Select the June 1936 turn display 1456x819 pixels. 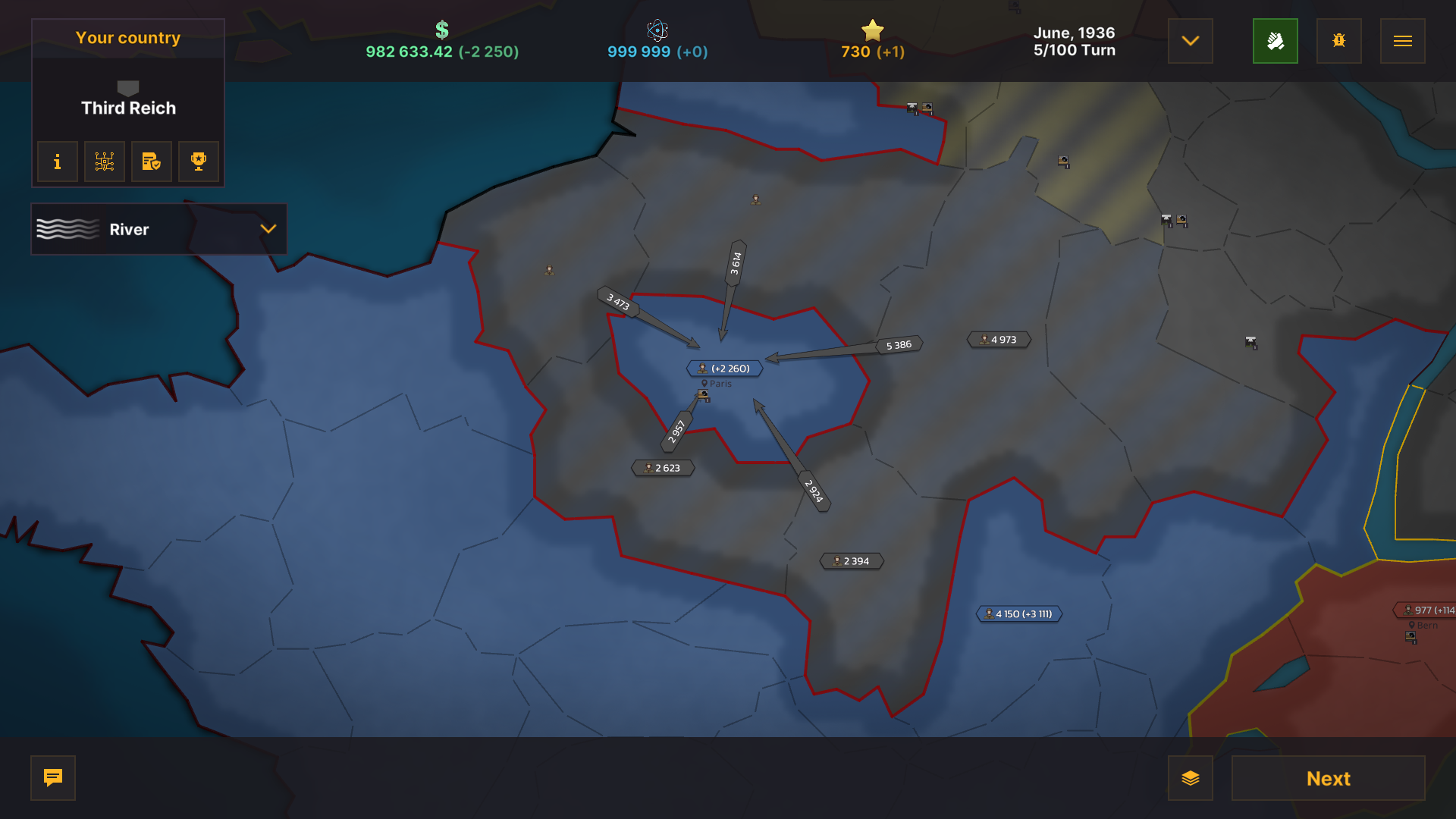click(x=1074, y=42)
